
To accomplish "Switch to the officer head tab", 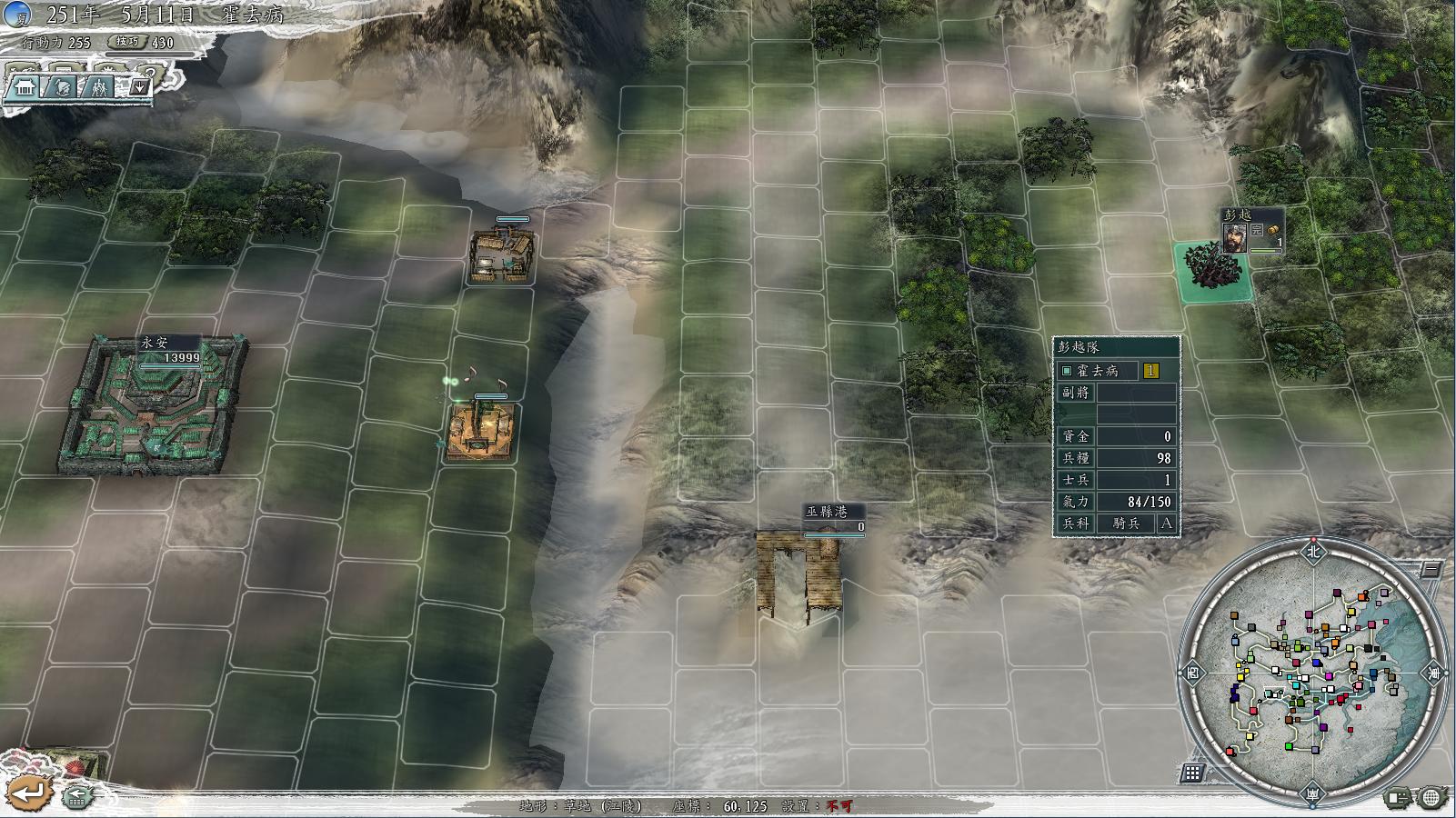I will 62,86.
